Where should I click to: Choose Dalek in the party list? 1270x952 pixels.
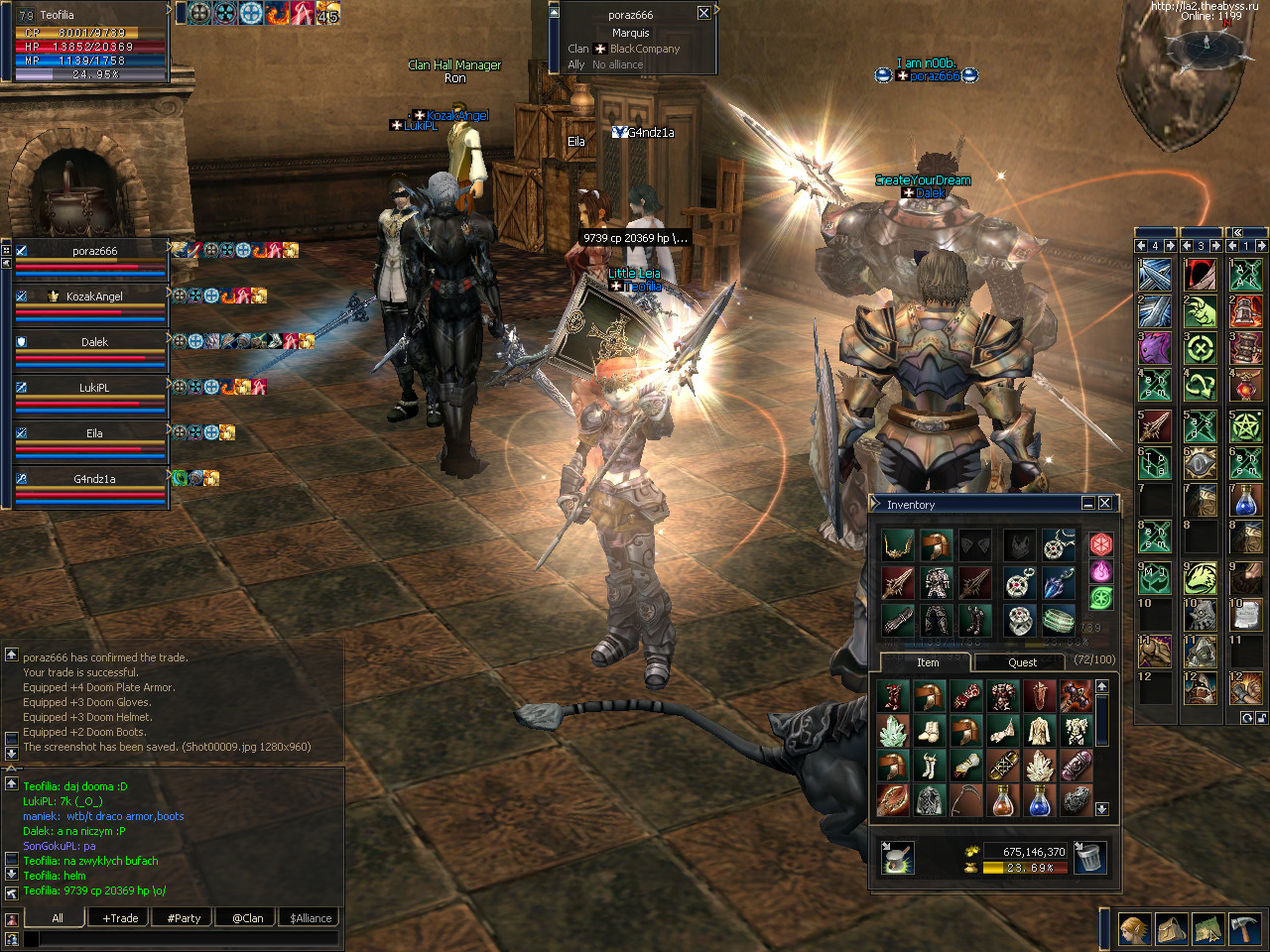94,342
